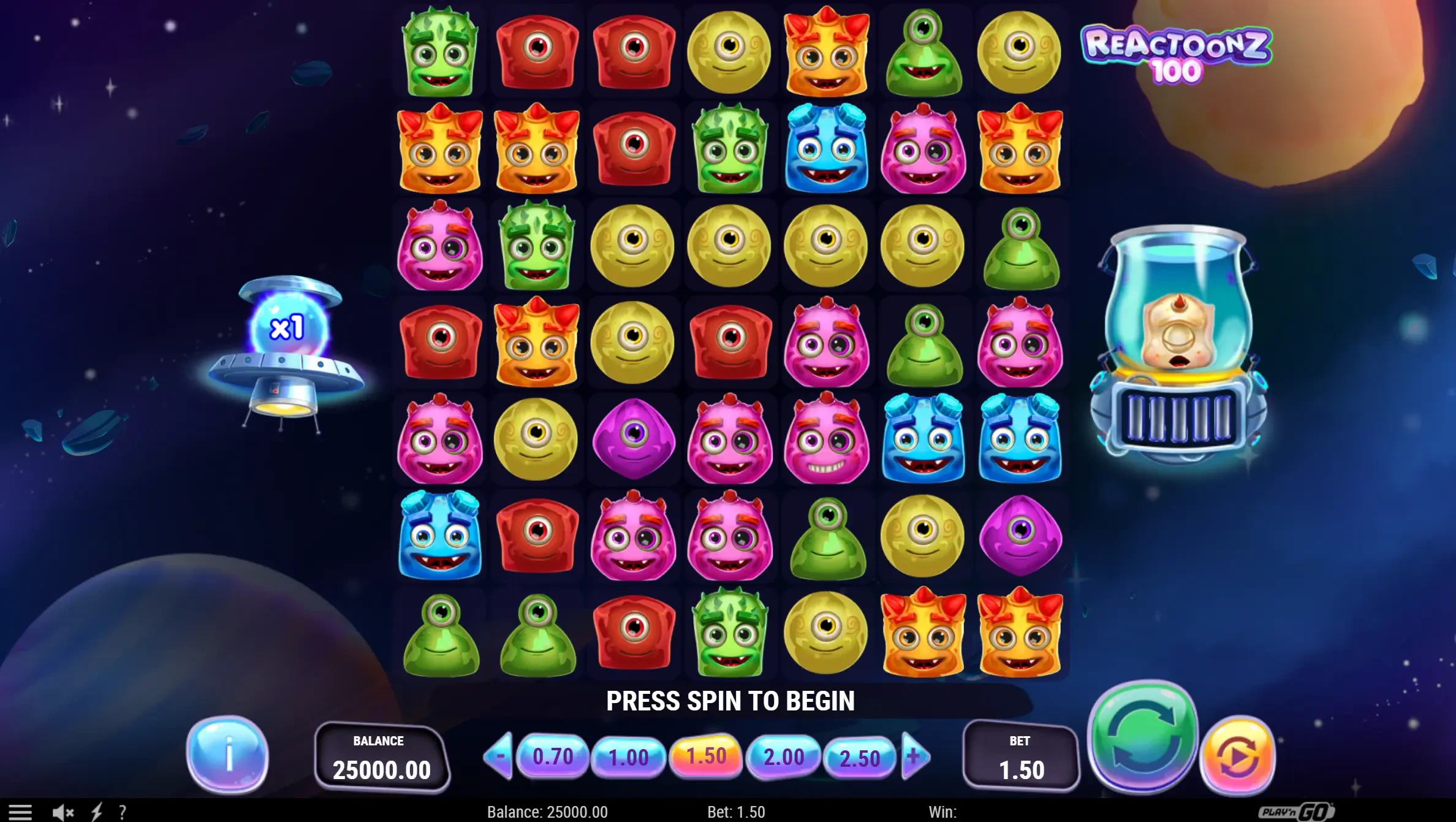Select the highlighted 1.50 bet
This screenshot has width=1456, height=822.
pos(706,756)
